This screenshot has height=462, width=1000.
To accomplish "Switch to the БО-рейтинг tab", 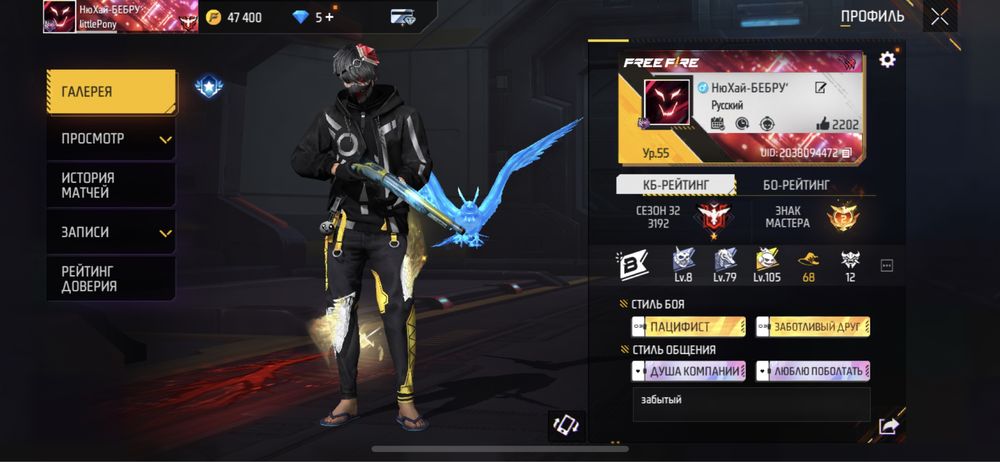I will coord(796,184).
